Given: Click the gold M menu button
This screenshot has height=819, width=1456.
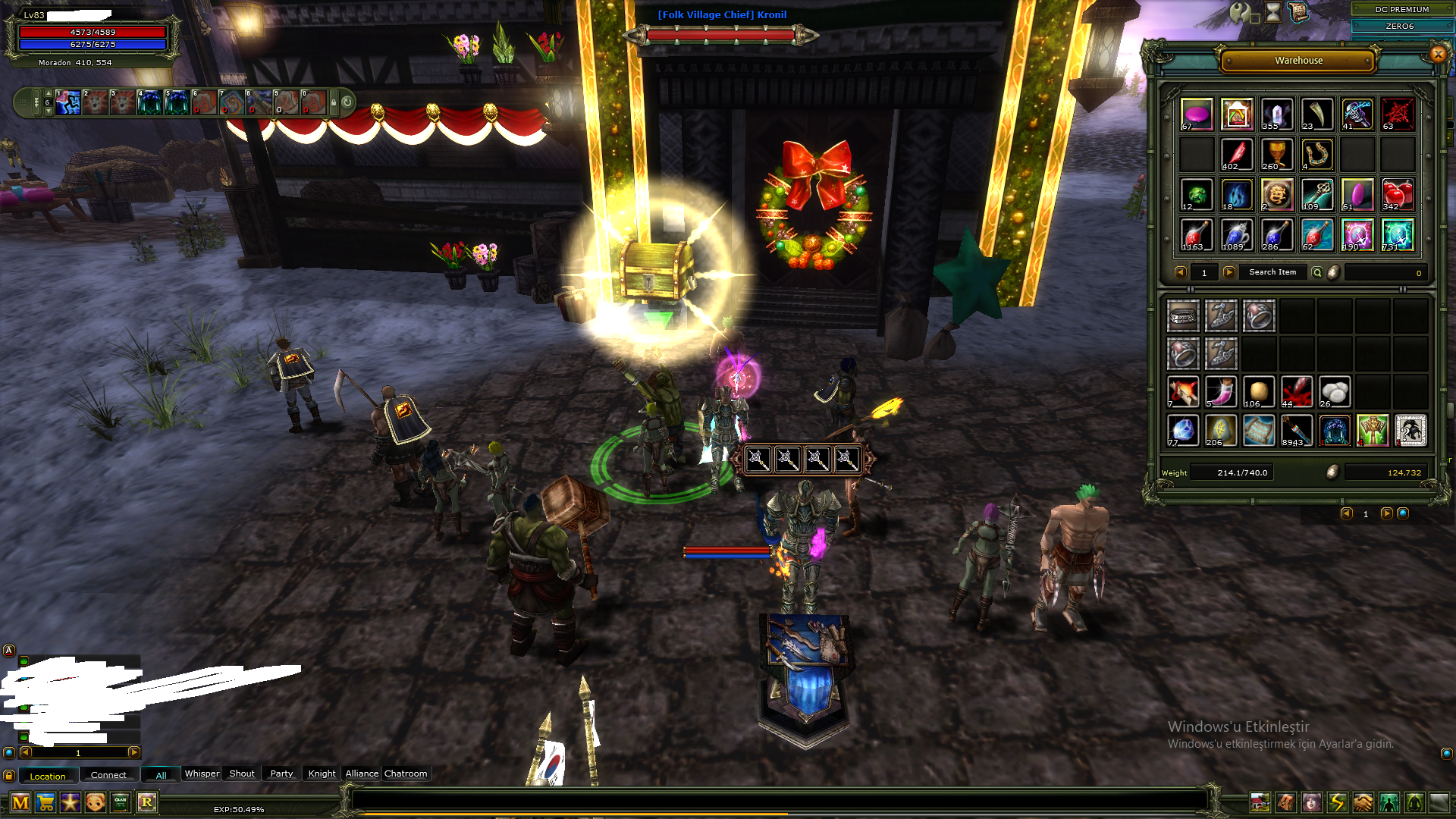Looking at the screenshot, I should 20,802.
